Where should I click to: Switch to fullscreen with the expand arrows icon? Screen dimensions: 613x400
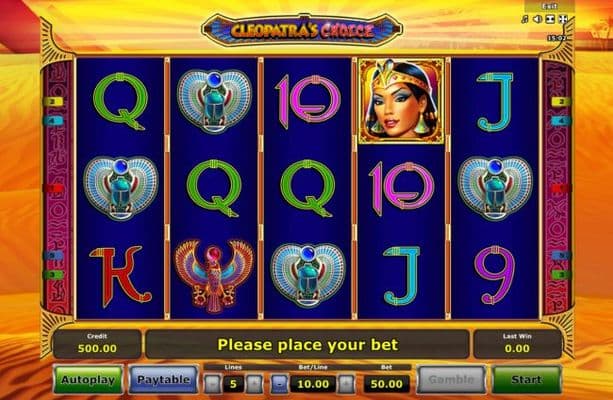click(562, 19)
